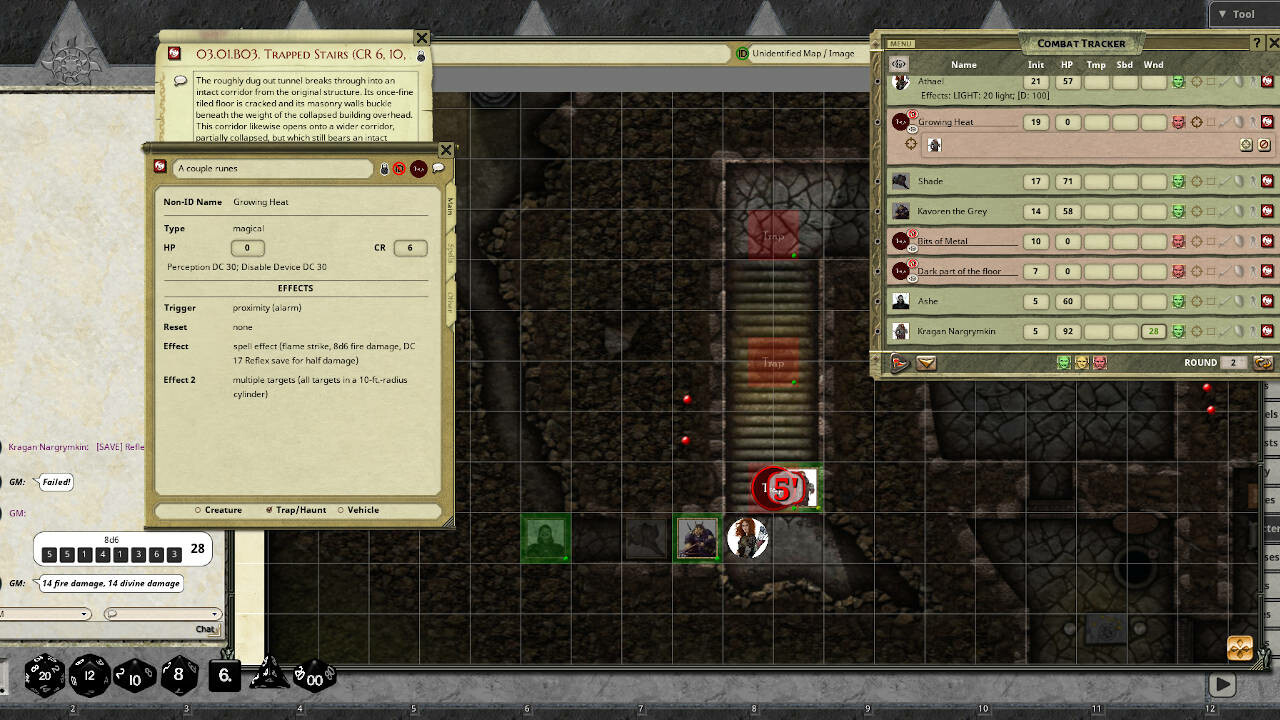This screenshot has width=1280, height=720.
Task: Click Kragan Nargrymkin's SAVE Reflex link in chat
Action: click(120, 446)
